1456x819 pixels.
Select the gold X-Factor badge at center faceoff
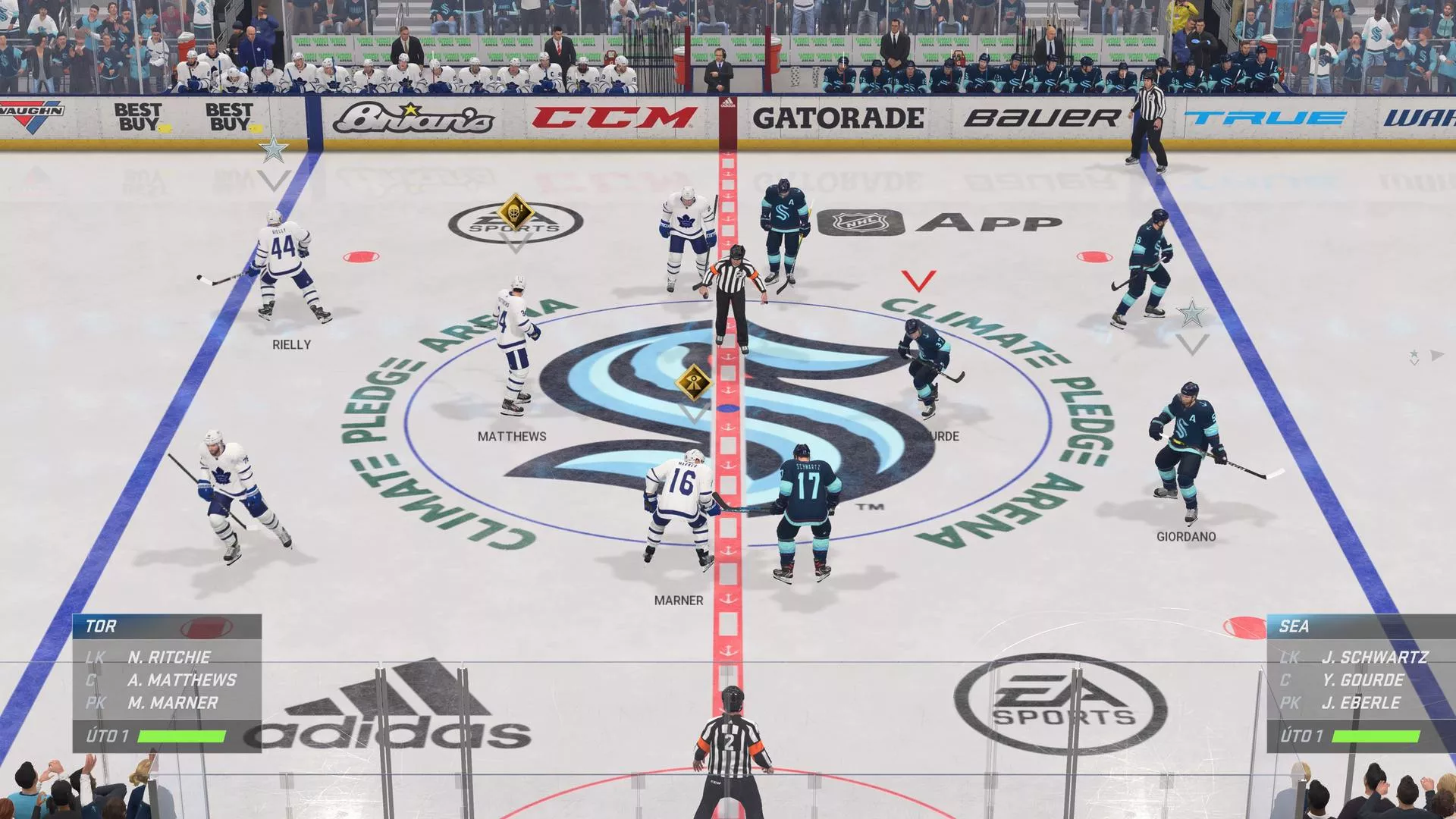[x=692, y=383]
